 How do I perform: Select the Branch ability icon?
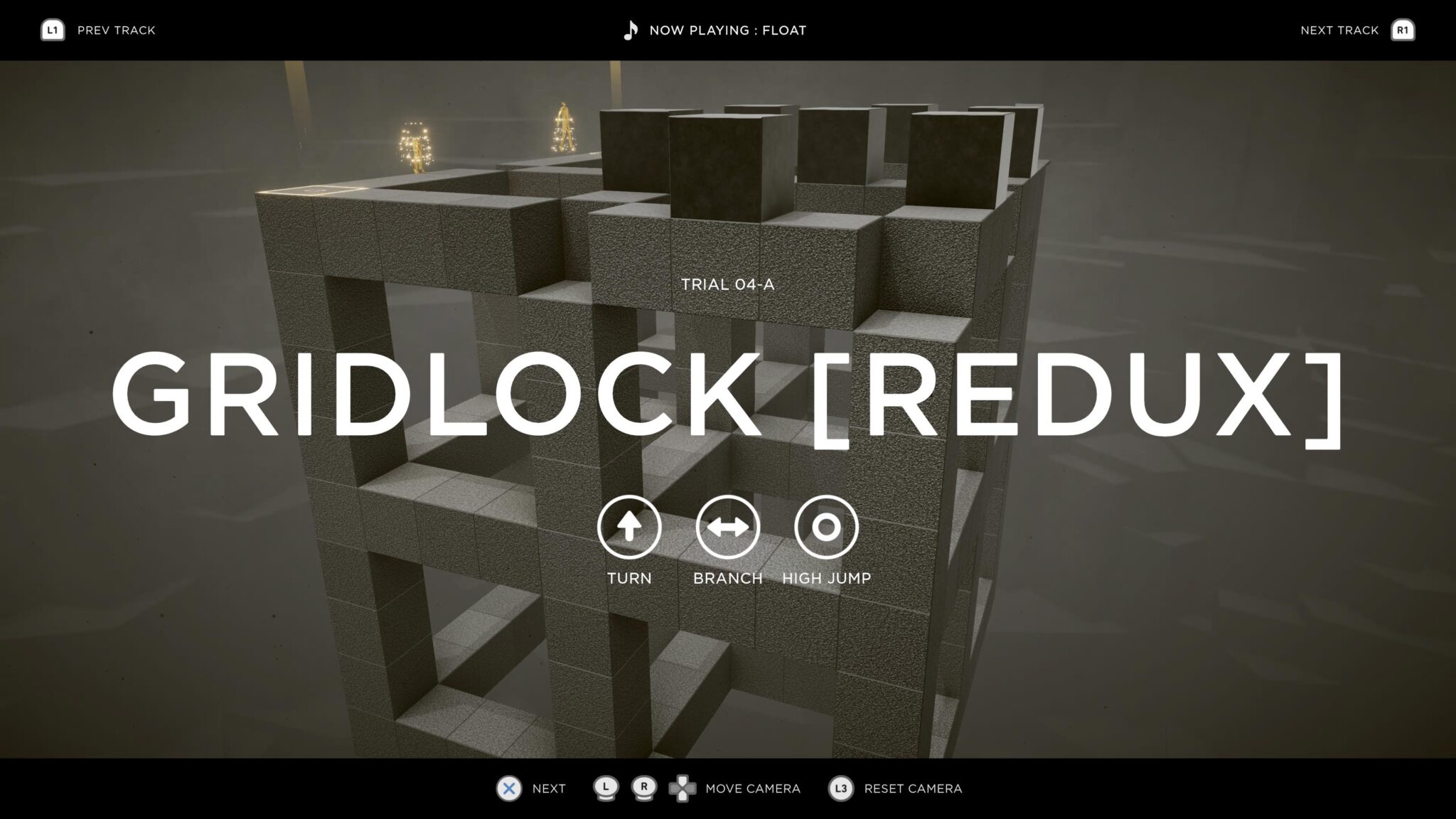[728, 528]
